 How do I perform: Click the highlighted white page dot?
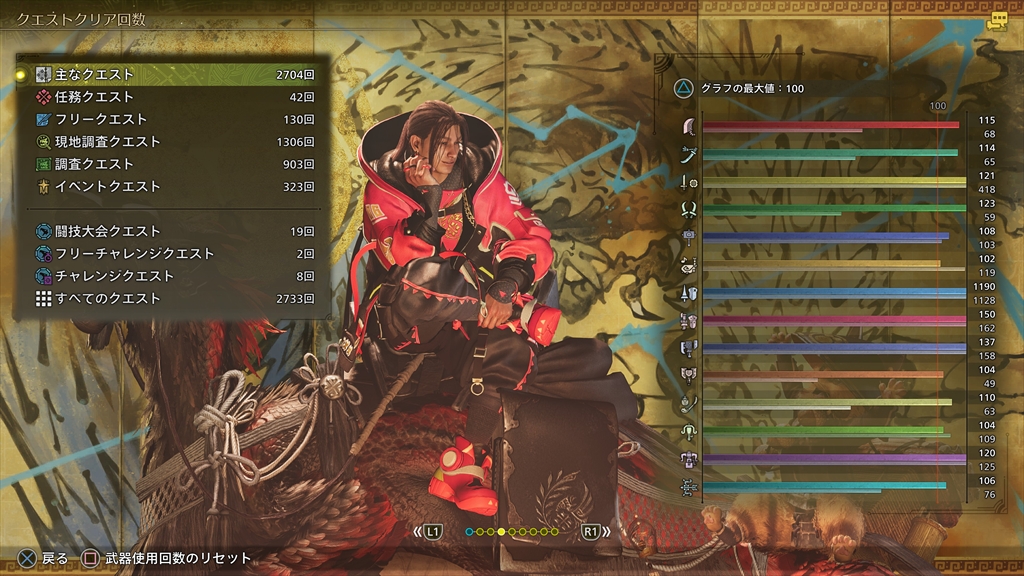tap(501, 532)
